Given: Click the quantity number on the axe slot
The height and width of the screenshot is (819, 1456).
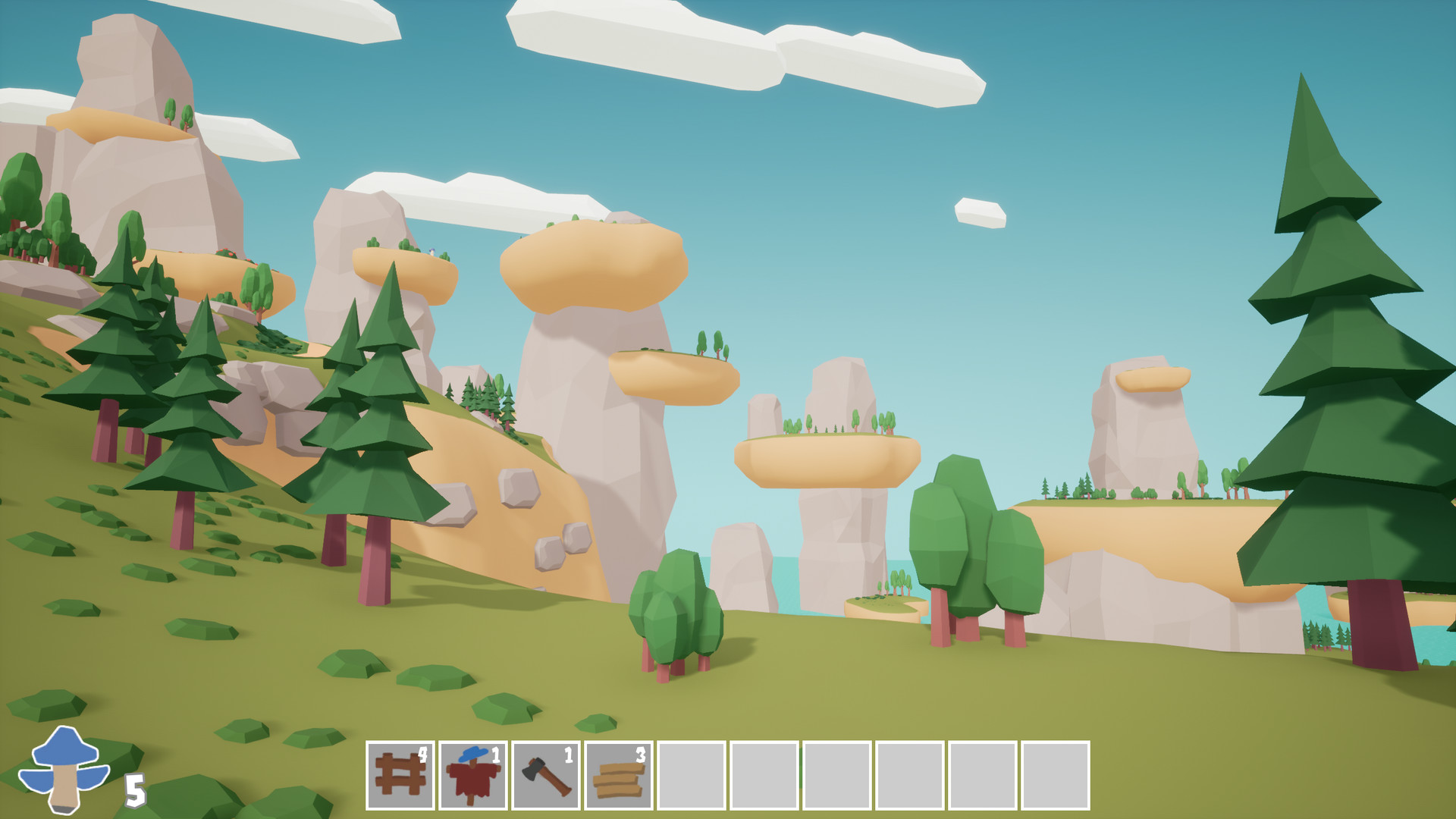Looking at the screenshot, I should tap(569, 755).
